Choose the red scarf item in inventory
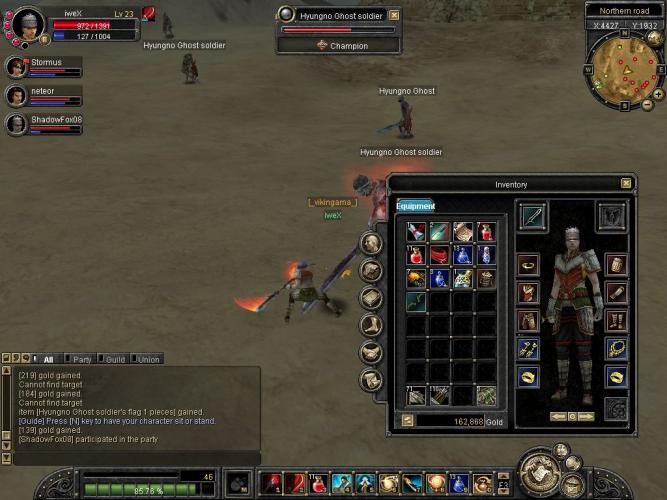 coord(440,255)
